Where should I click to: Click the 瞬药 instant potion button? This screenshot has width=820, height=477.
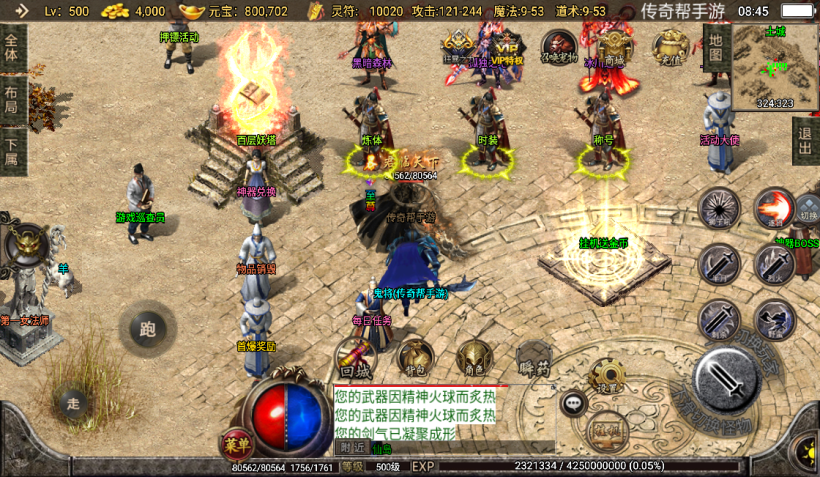[x=536, y=357]
